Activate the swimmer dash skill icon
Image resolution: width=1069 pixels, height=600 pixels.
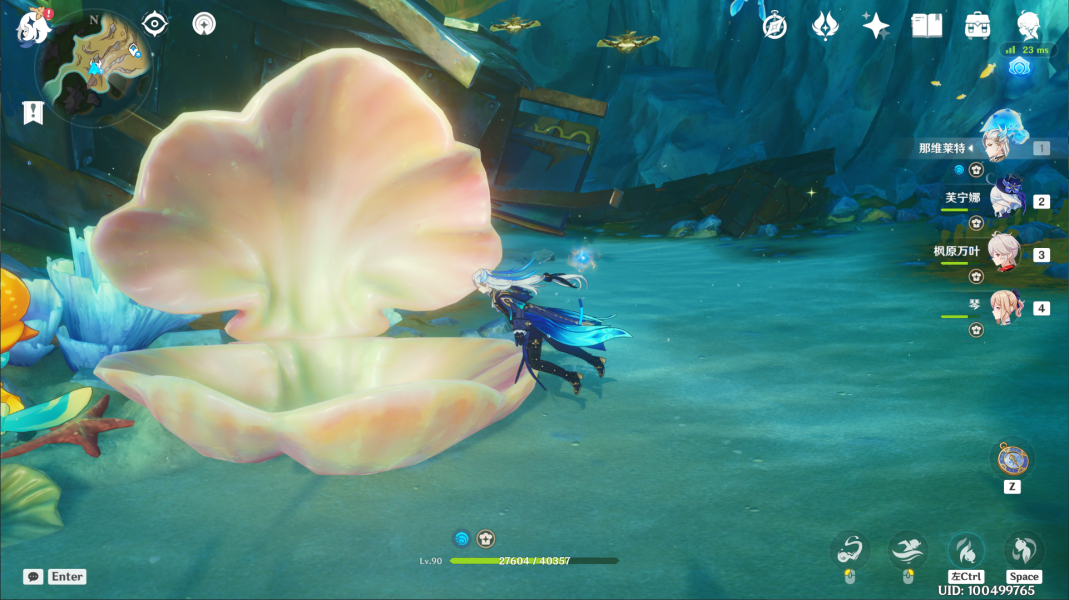(908, 550)
